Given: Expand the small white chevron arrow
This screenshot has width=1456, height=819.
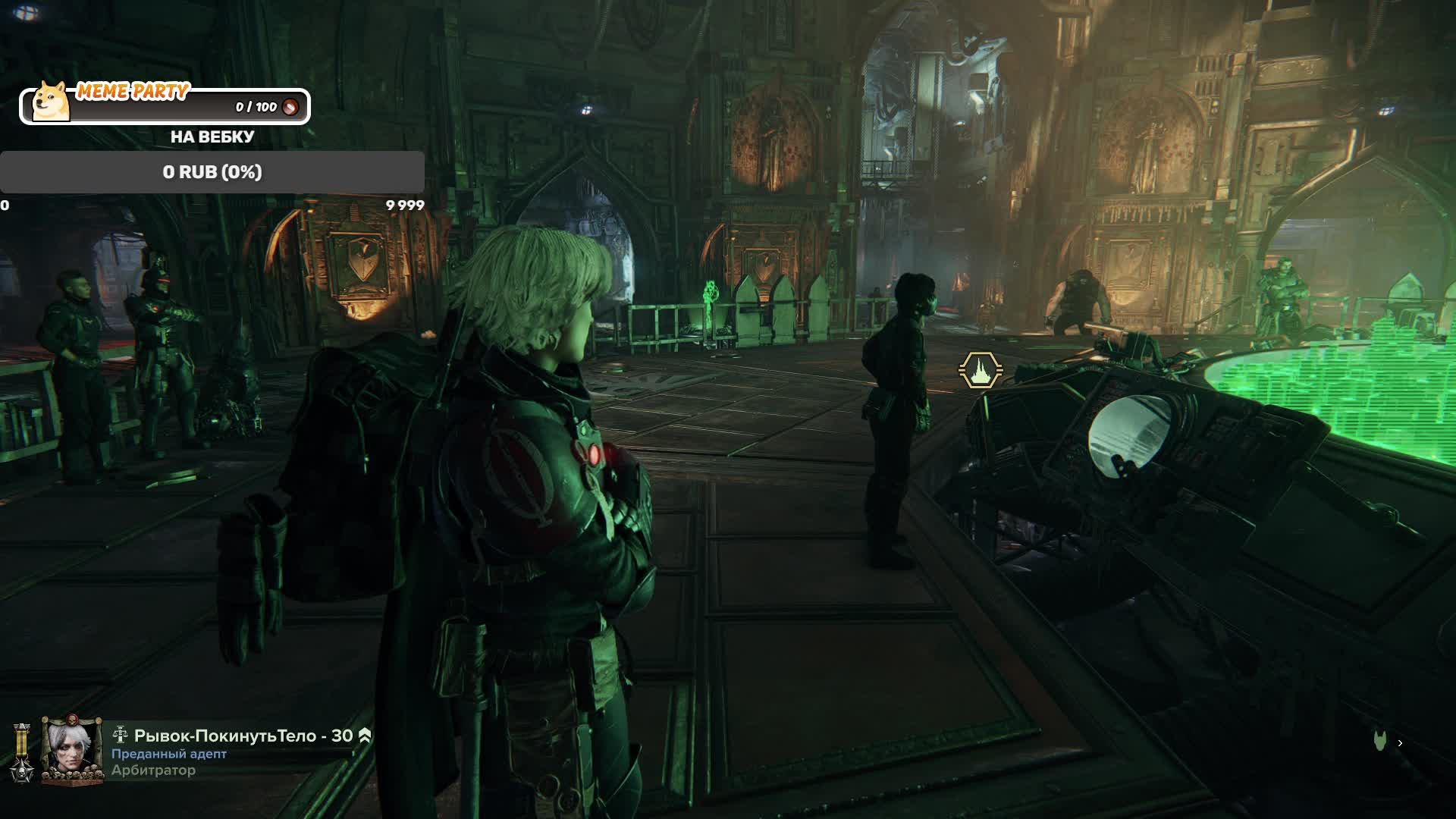Looking at the screenshot, I should click(1400, 743).
